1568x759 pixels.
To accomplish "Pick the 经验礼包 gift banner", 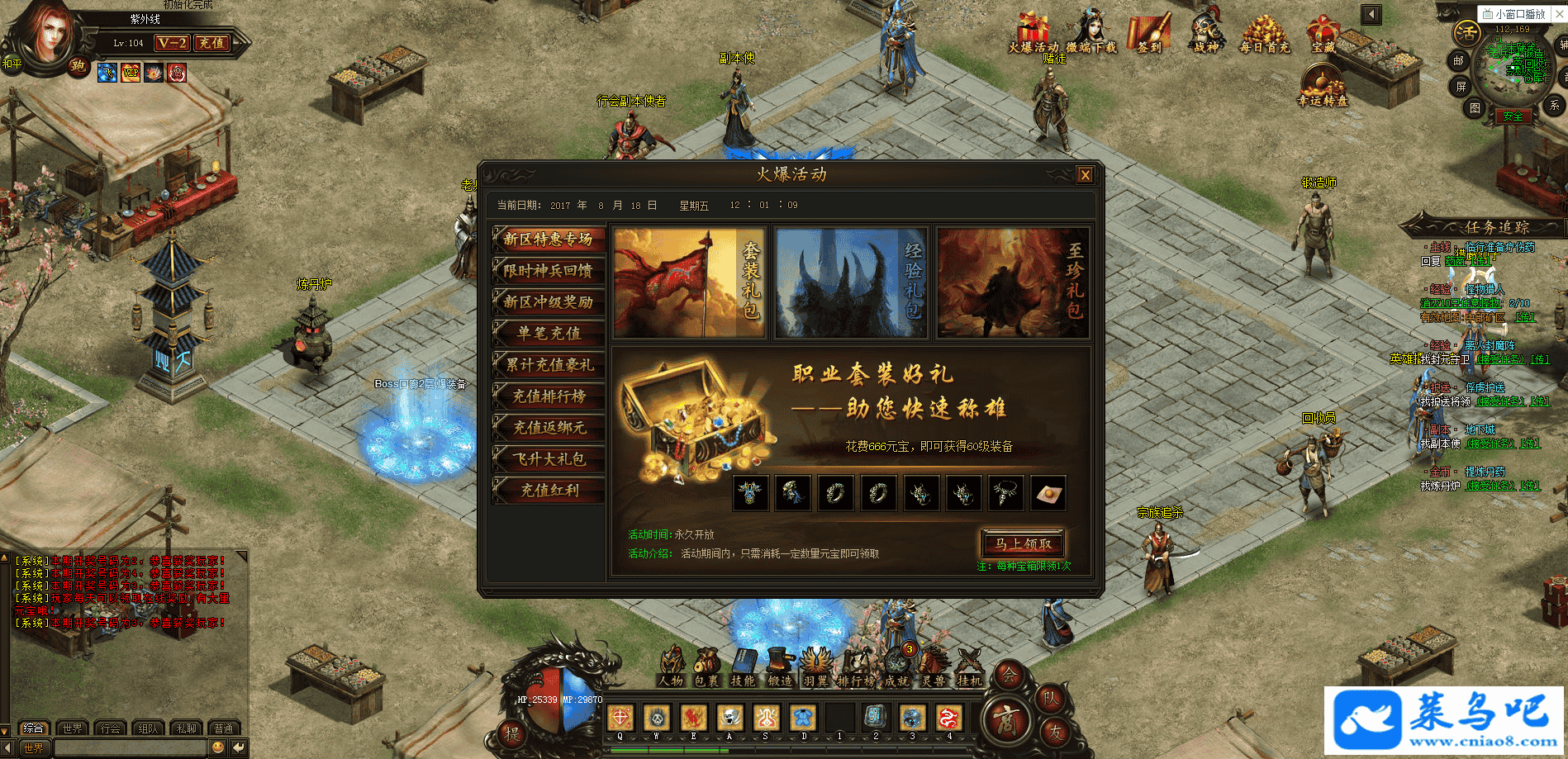I will click(851, 282).
